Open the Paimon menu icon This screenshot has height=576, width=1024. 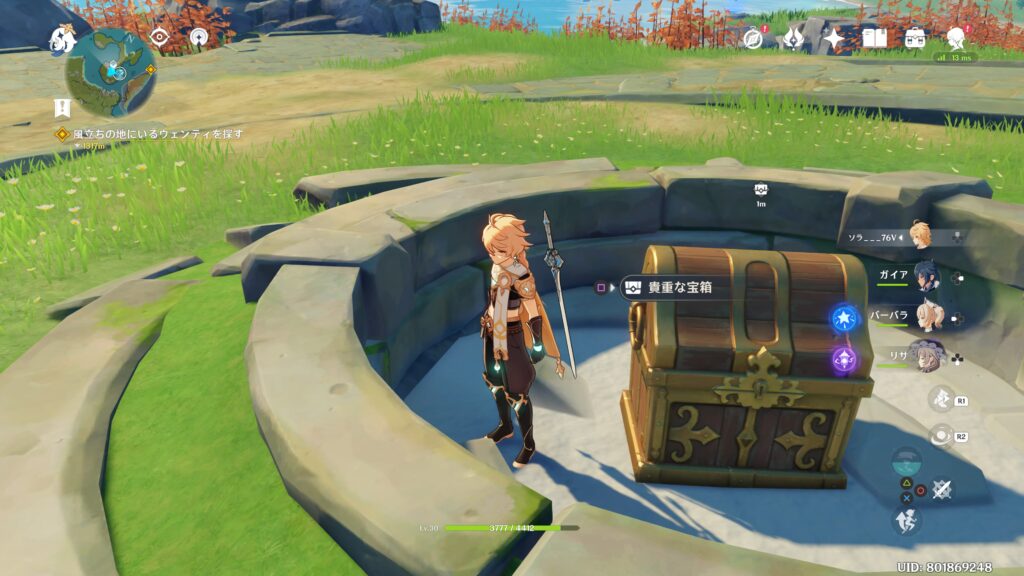coord(62,39)
